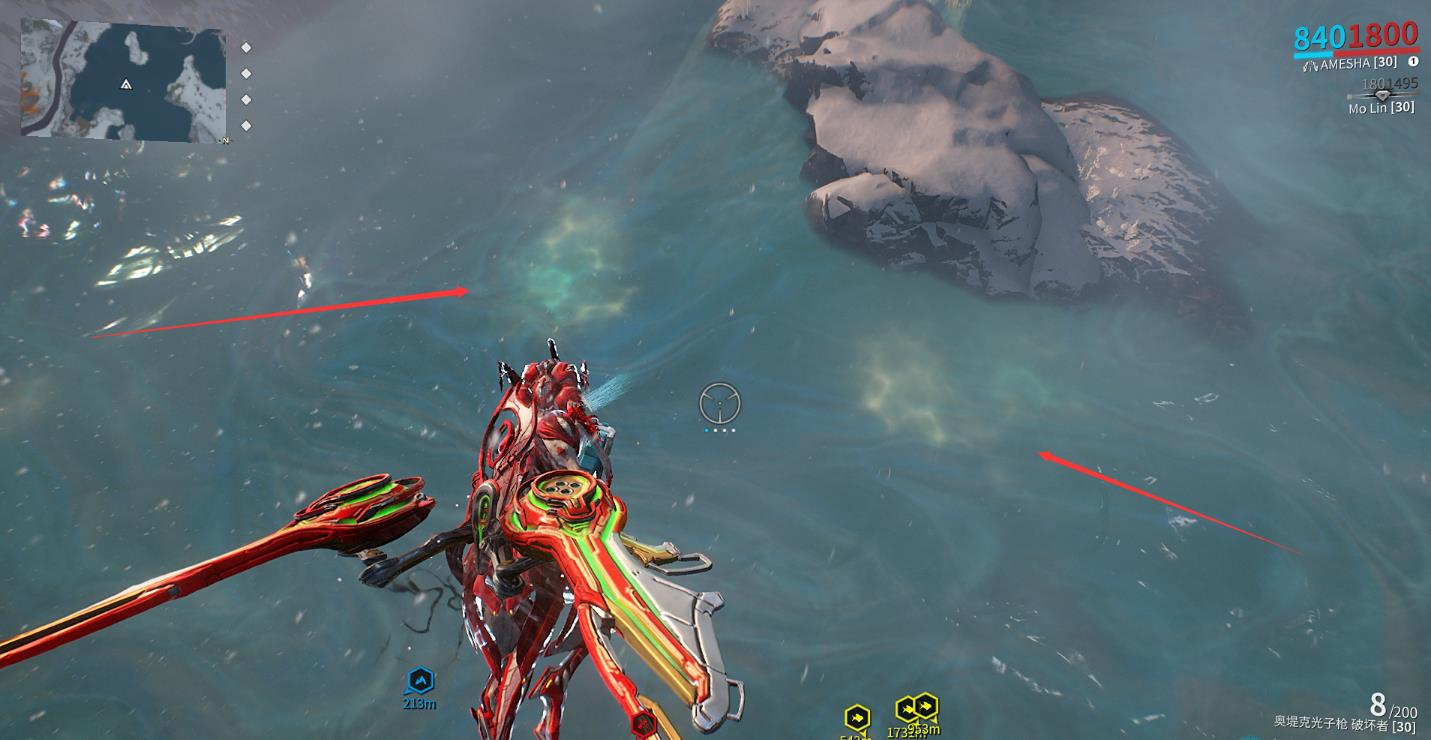Select the white player arrow on minimap

click(x=126, y=85)
